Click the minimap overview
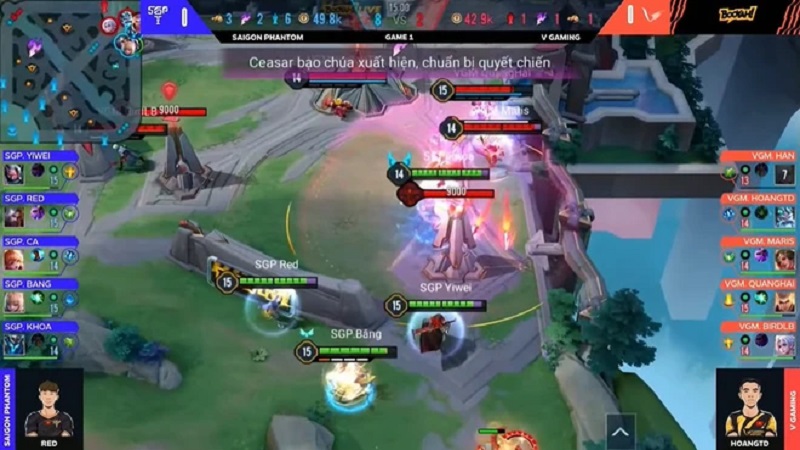 (x=70, y=72)
